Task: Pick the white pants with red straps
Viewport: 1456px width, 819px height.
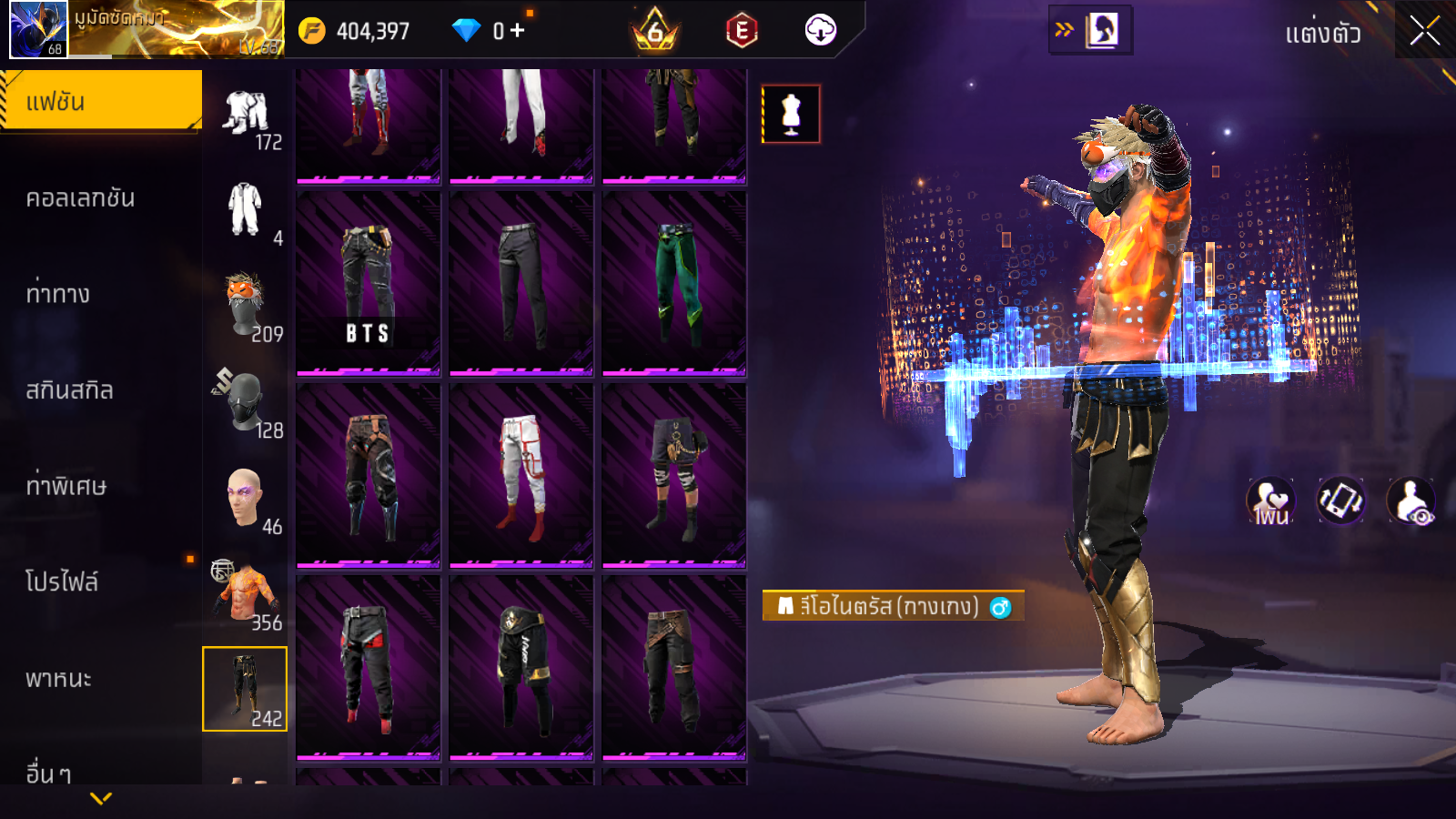Action: point(521,475)
